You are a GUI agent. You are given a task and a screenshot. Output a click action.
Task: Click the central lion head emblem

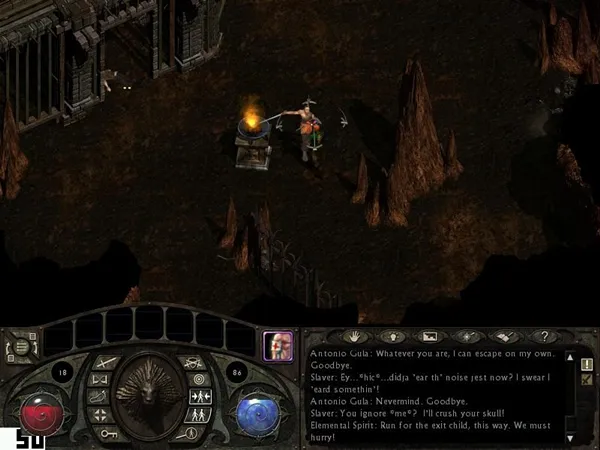tap(149, 392)
